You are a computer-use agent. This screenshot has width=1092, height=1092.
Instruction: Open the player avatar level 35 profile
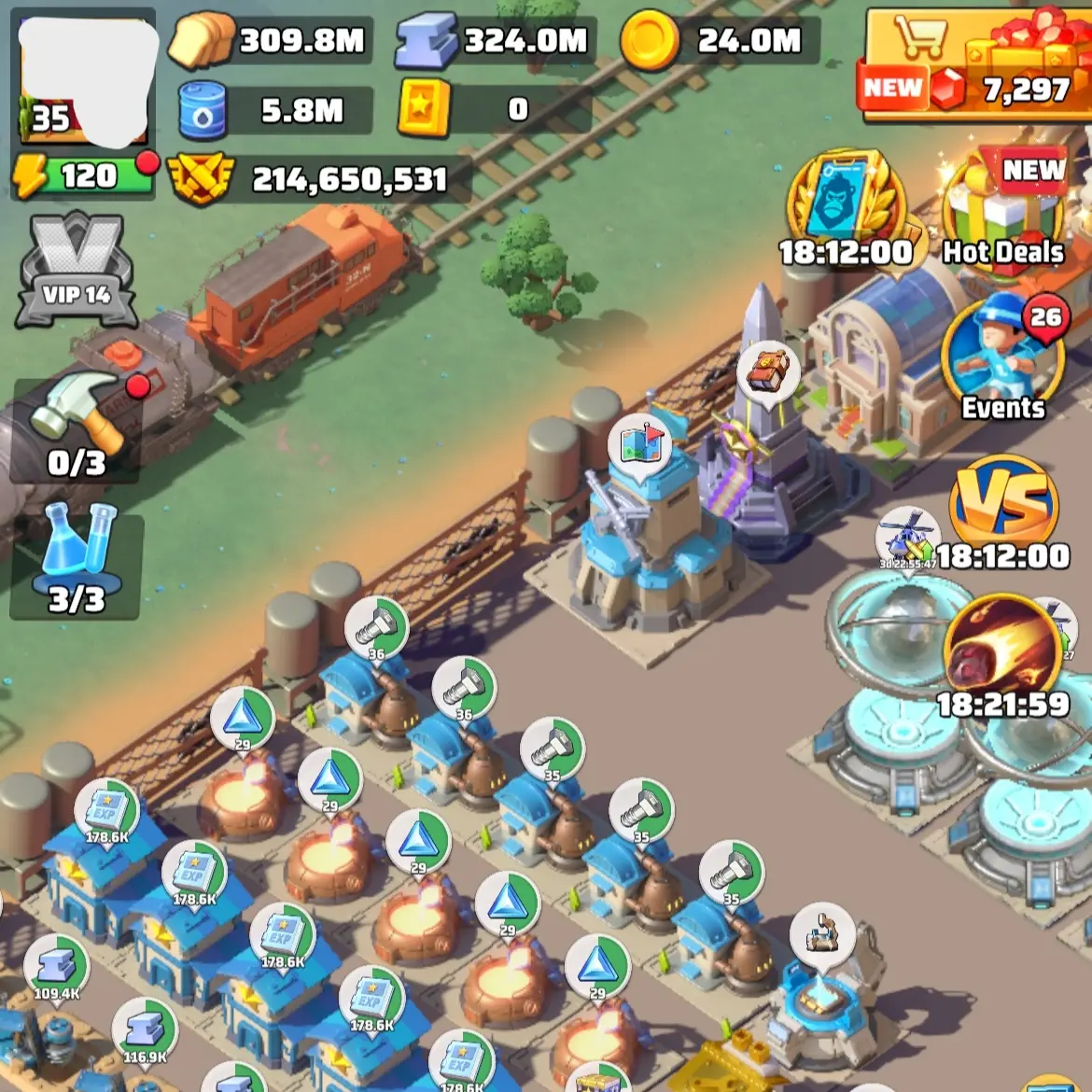[x=84, y=79]
